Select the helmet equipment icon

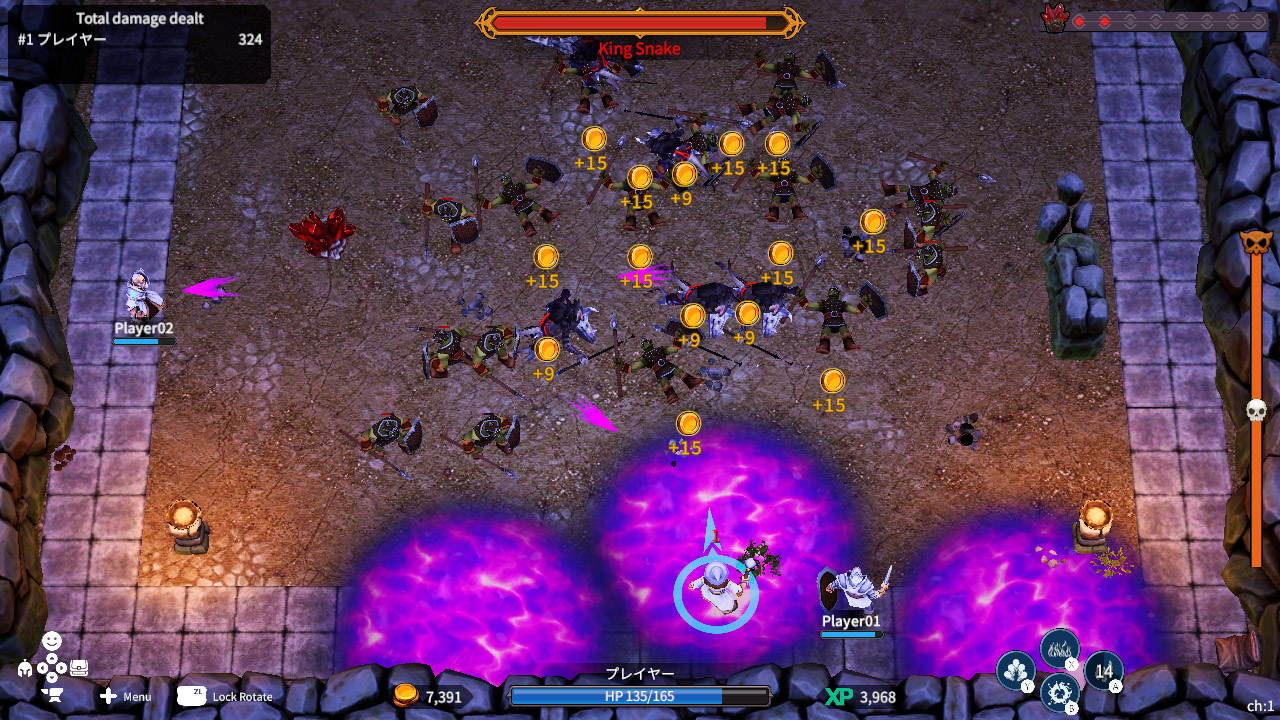pos(25,668)
